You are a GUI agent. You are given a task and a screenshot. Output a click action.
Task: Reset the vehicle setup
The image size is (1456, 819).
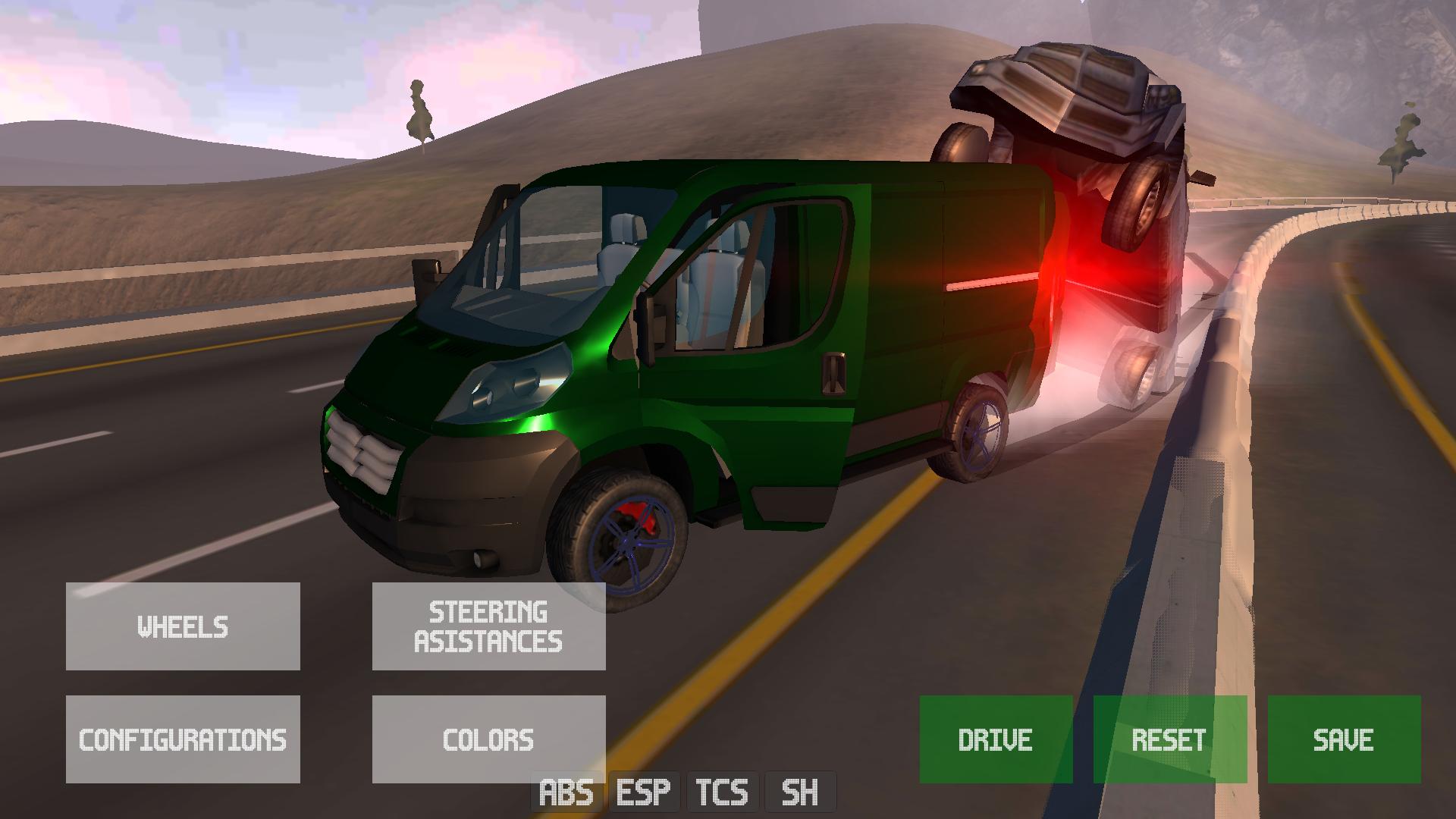click(1169, 739)
